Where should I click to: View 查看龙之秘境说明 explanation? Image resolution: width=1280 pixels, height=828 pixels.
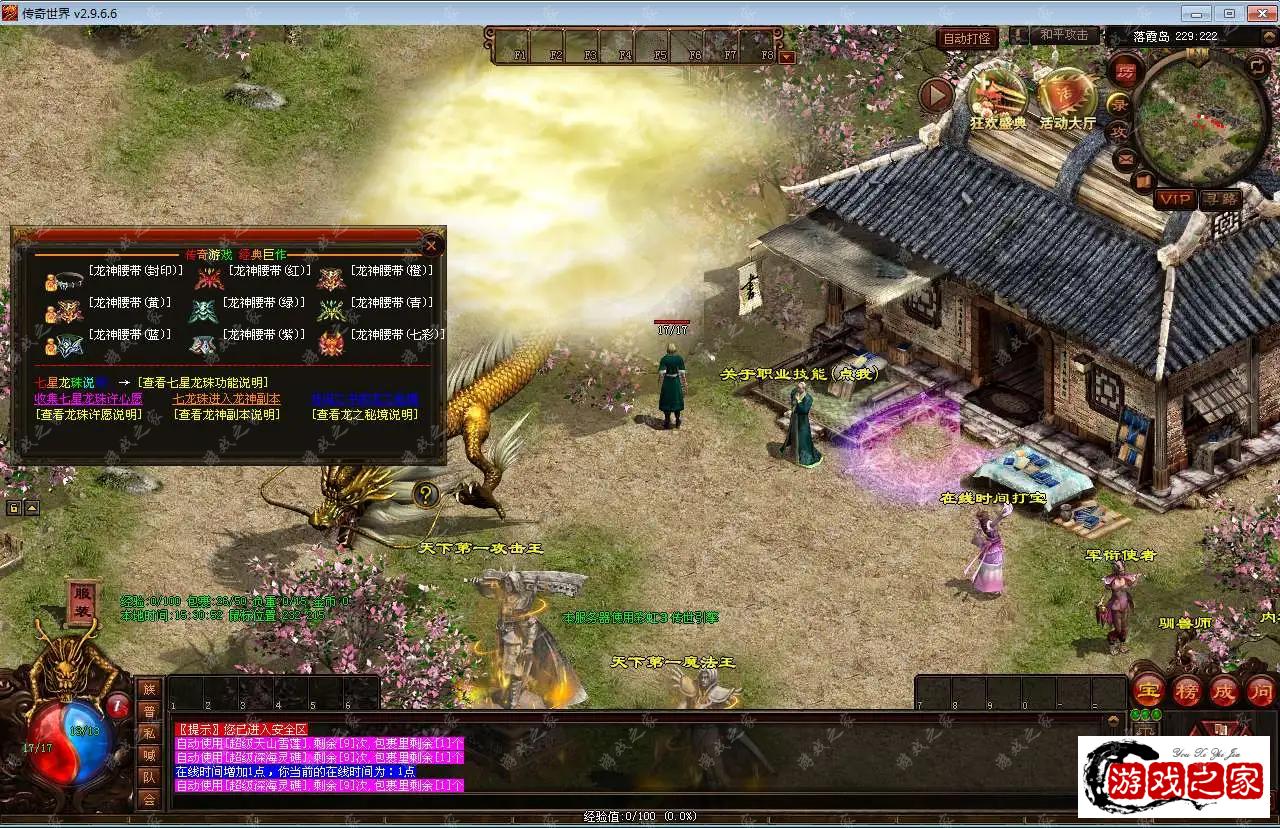coord(364,414)
